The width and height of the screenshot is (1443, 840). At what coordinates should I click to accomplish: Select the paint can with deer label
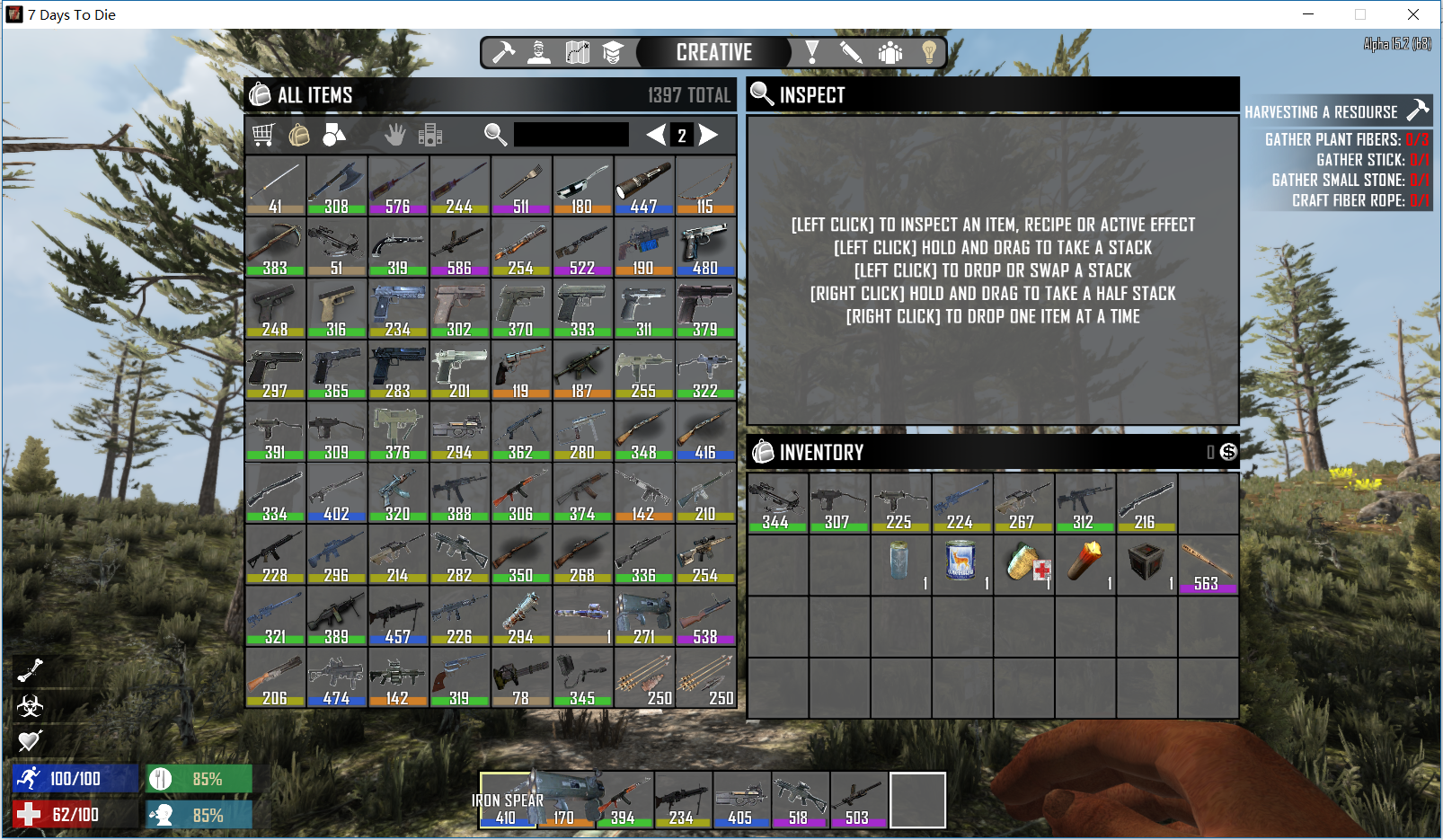(961, 563)
